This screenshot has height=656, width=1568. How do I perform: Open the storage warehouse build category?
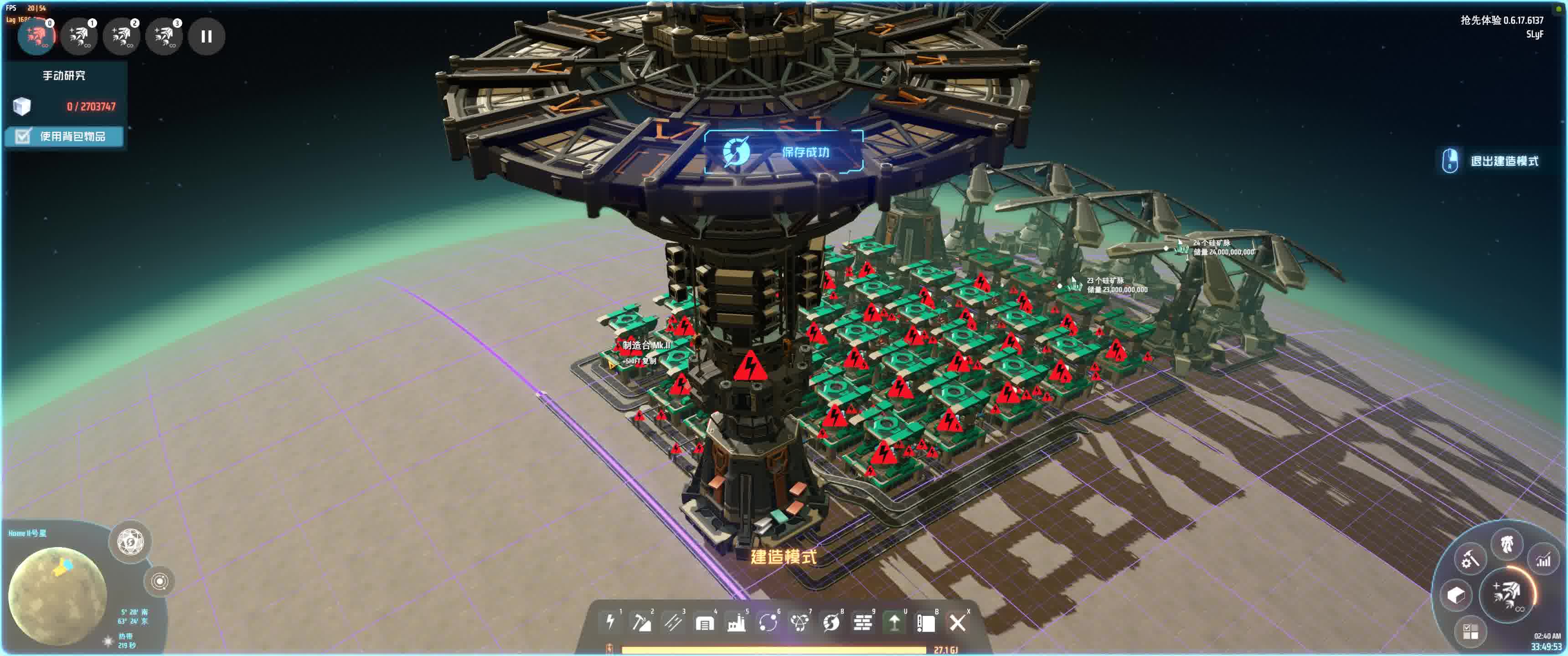[x=705, y=623]
